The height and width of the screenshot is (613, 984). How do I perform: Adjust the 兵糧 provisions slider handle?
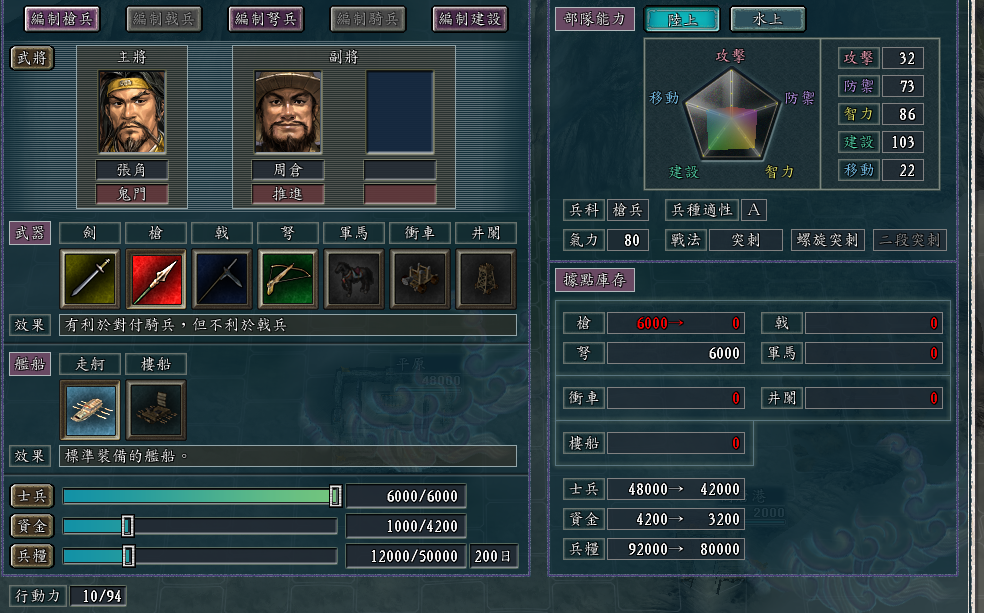coord(128,556)
